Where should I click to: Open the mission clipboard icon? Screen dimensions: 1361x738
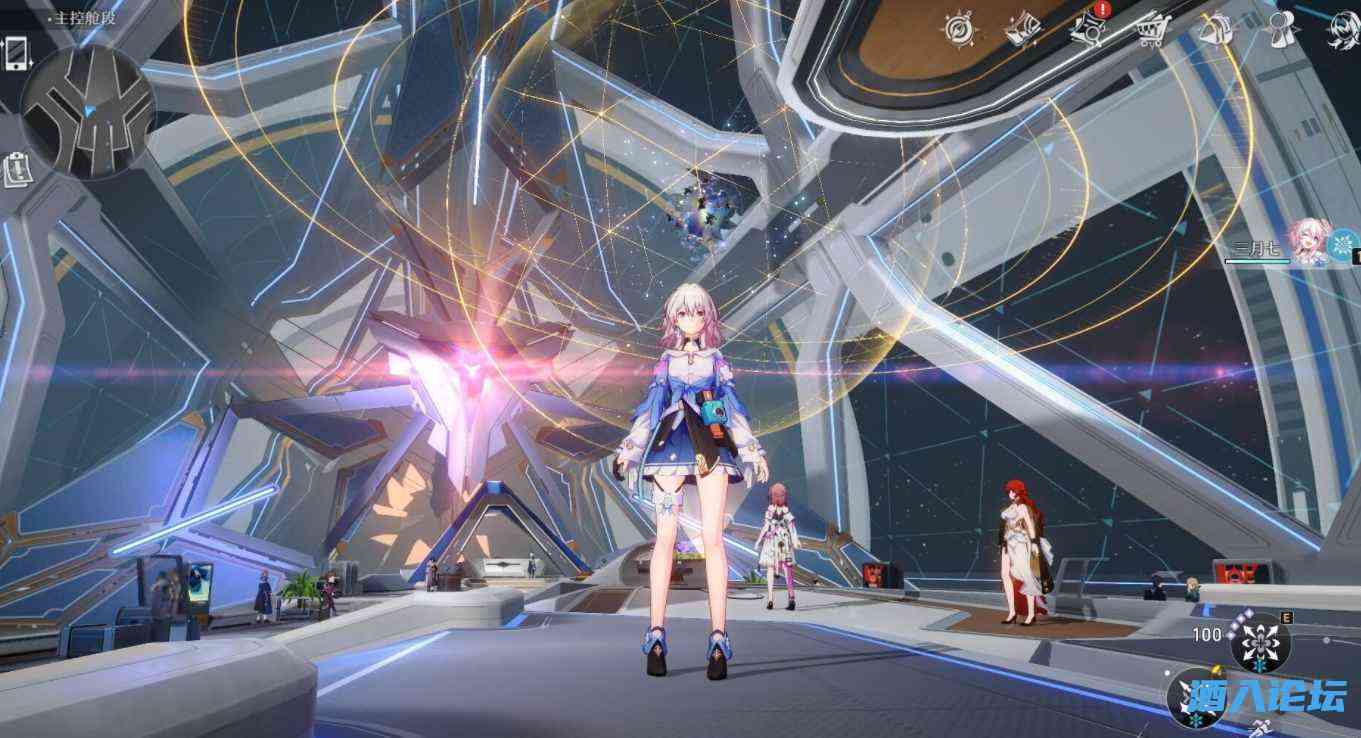[17, 169]
